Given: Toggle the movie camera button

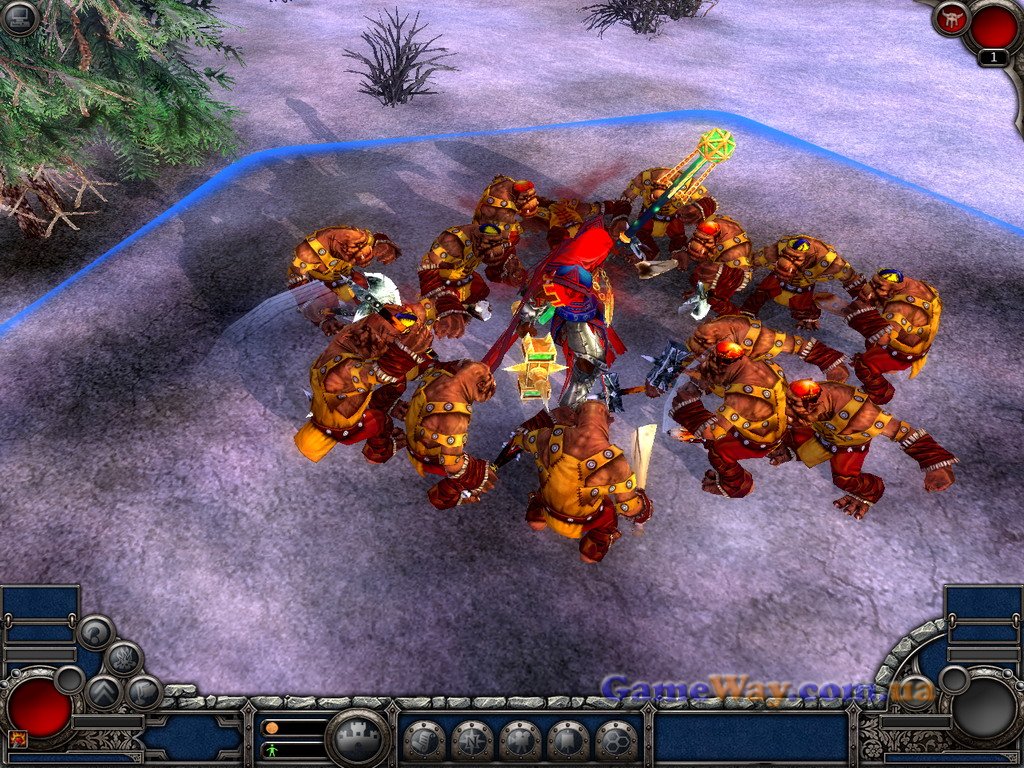Looking at the screenshot, I should tap(520, 741).
